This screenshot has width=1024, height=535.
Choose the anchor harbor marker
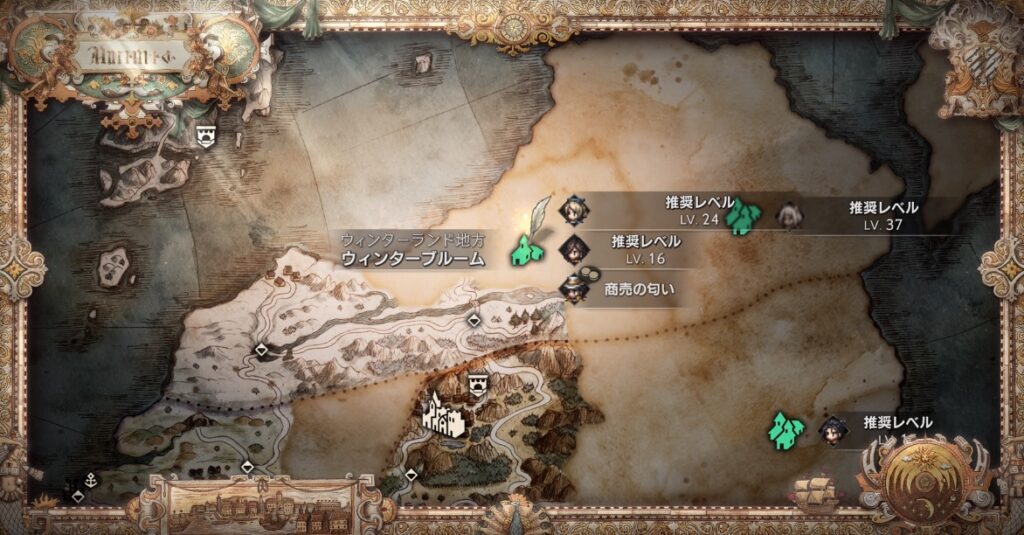click(91, 480)
